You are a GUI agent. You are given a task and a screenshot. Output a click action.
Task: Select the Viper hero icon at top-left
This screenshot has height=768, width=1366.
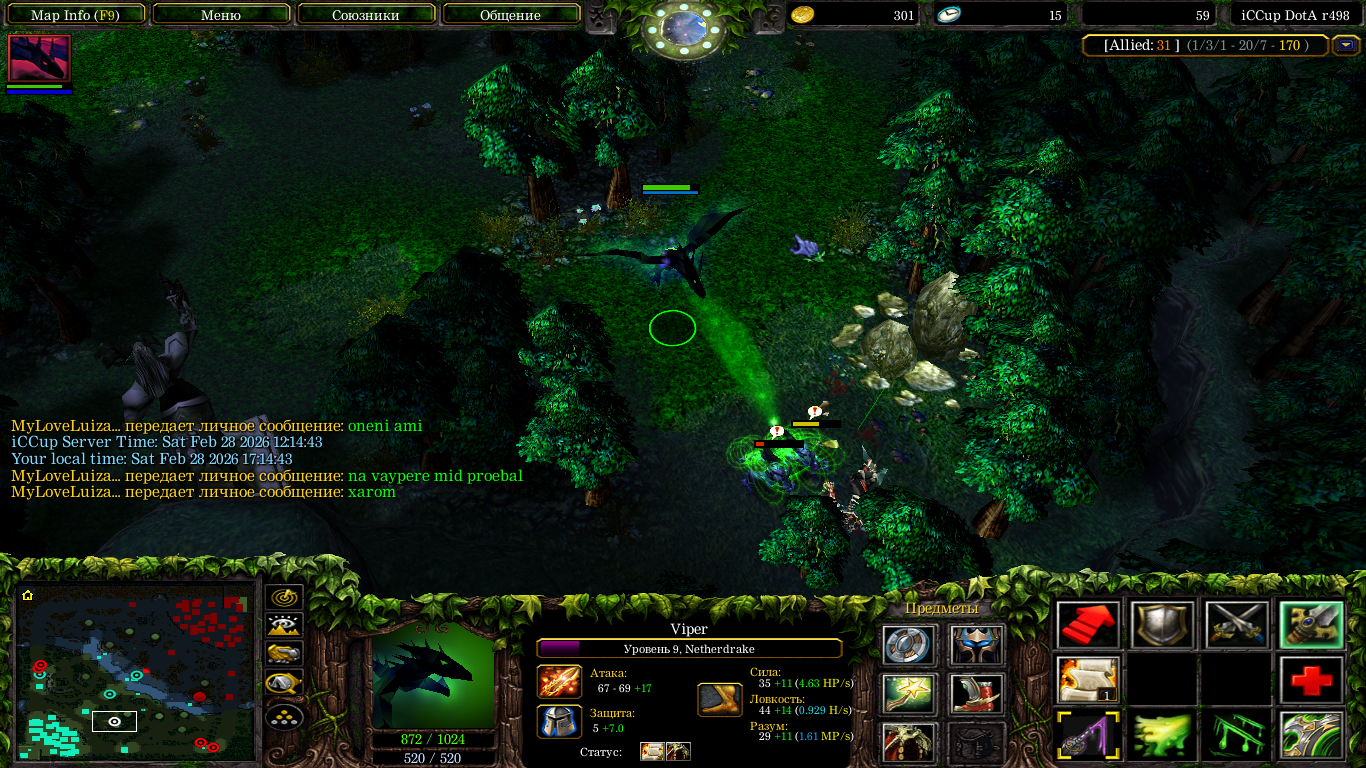pos(39,58)
